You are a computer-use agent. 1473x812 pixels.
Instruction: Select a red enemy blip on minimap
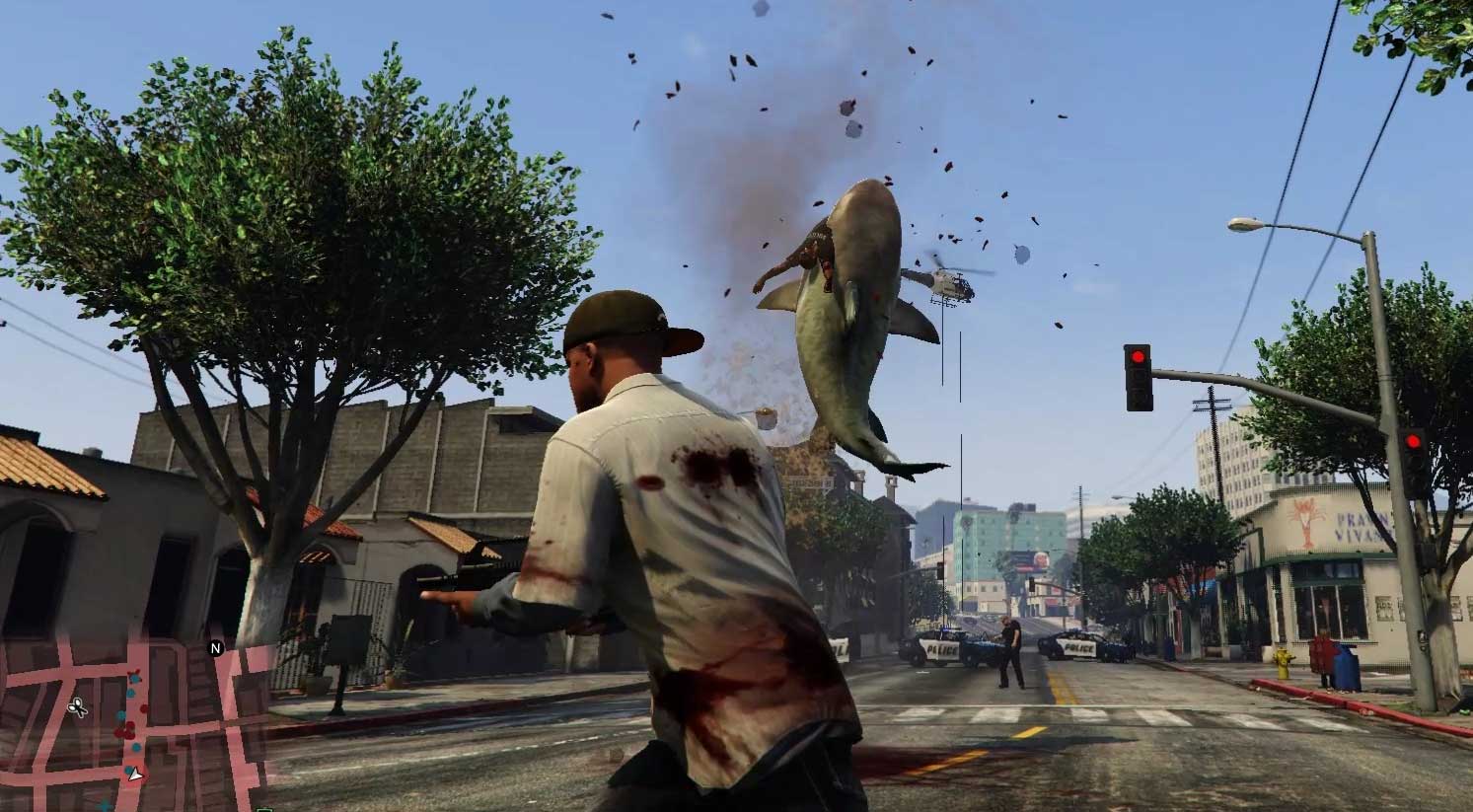144,708
